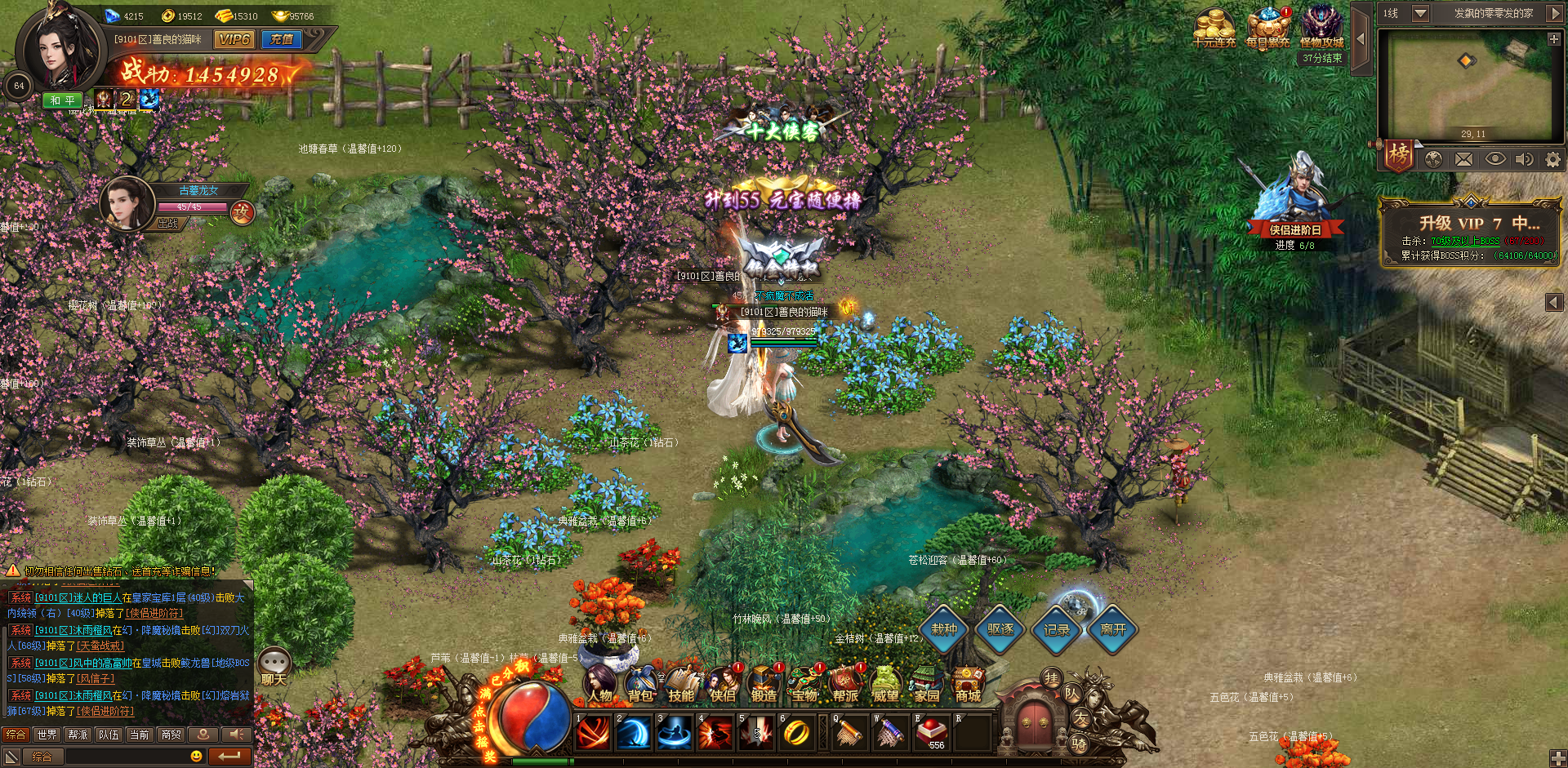Open the 人物 character sheet
Screen dimensions: 1568x768
tap(600, 686)
